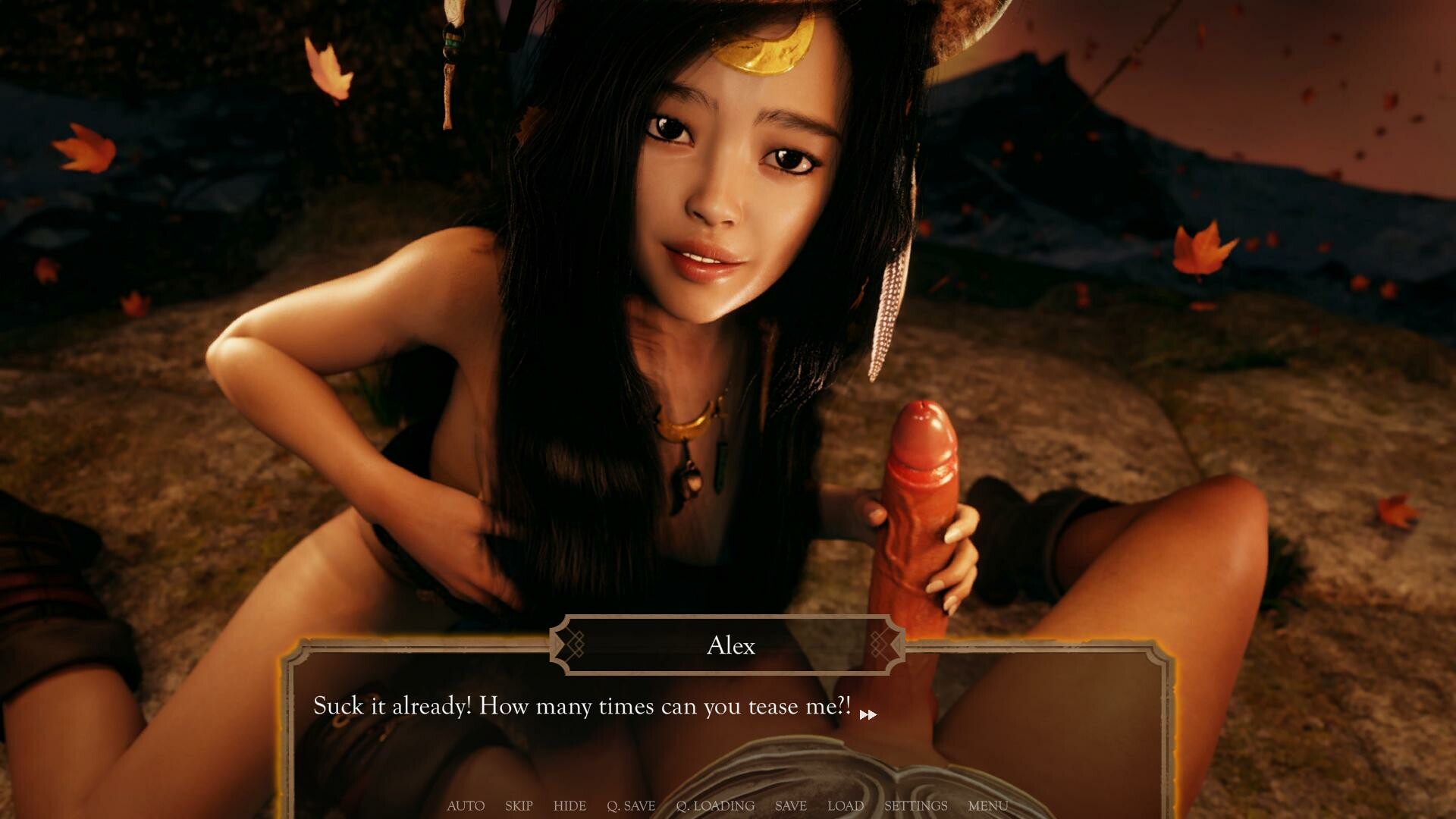Toggle auto-read by pressing AUTO again
The image size is (1456, 819).
tap(466, 806)
